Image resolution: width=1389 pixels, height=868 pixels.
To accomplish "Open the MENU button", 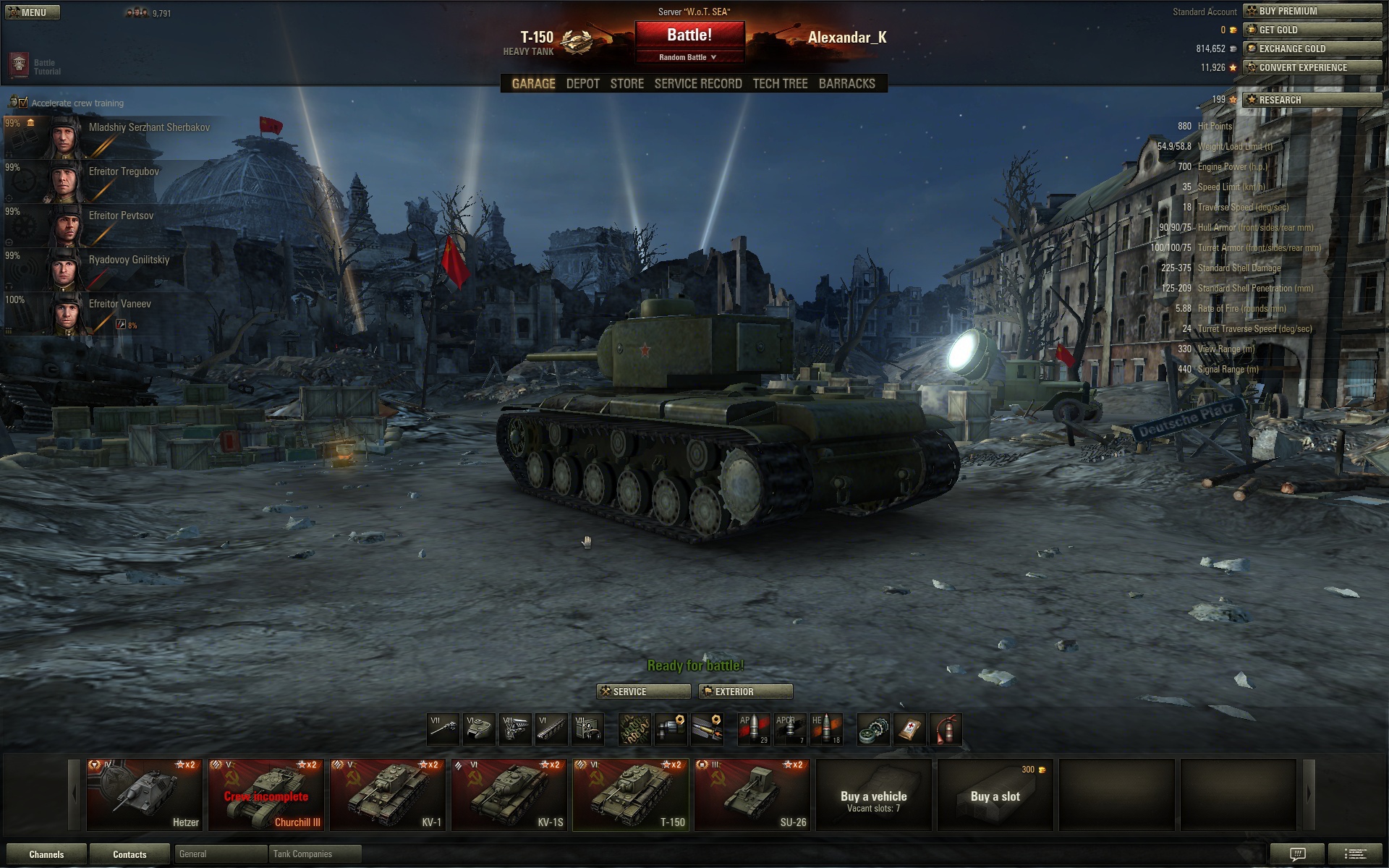I will pyautogui.click(x=33, y=12).
